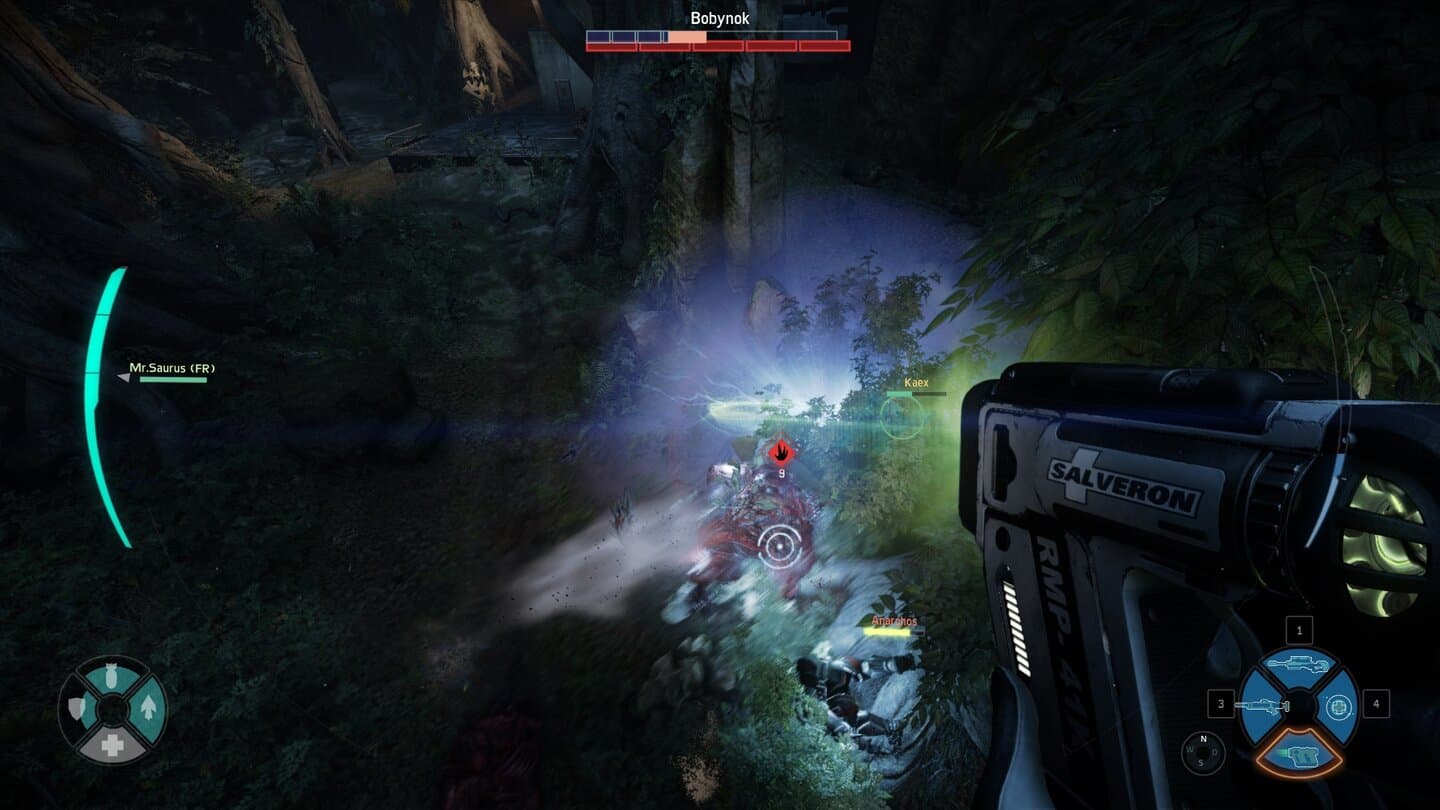
Task: Select the orange-highlighted equipped weapon icon
Action: [x=1303, y=758]
